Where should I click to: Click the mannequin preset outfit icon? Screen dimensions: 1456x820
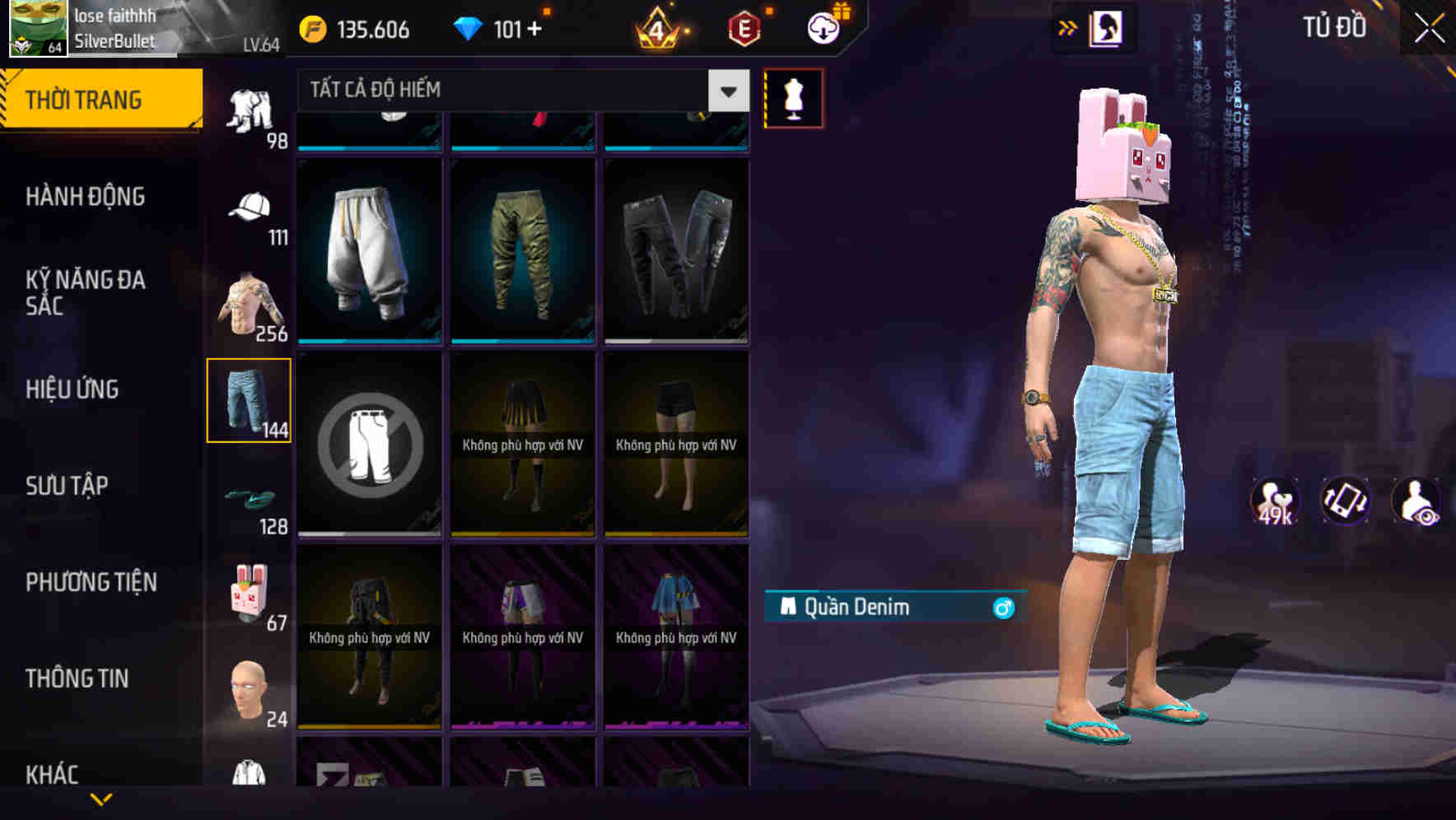794,97
